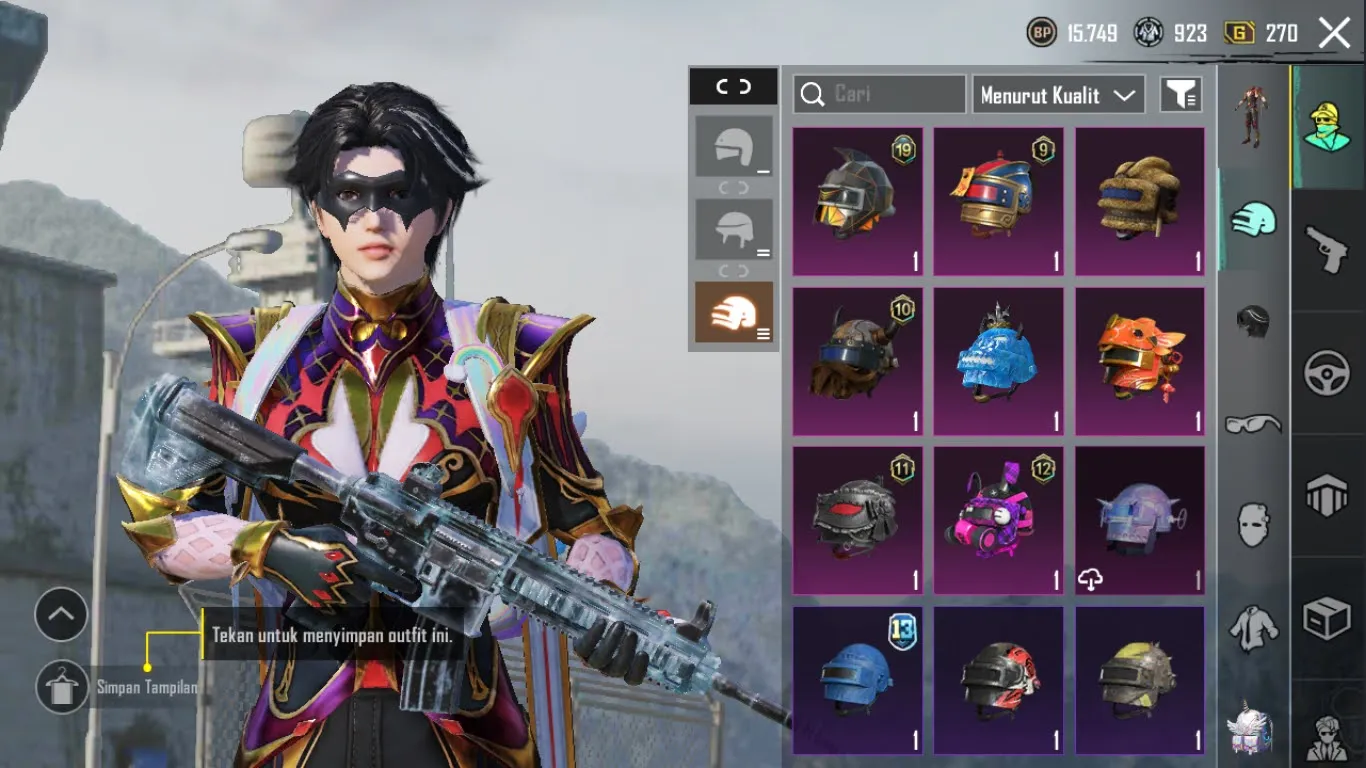Switch to the Level 2 helmet tab

coord(734,228)
